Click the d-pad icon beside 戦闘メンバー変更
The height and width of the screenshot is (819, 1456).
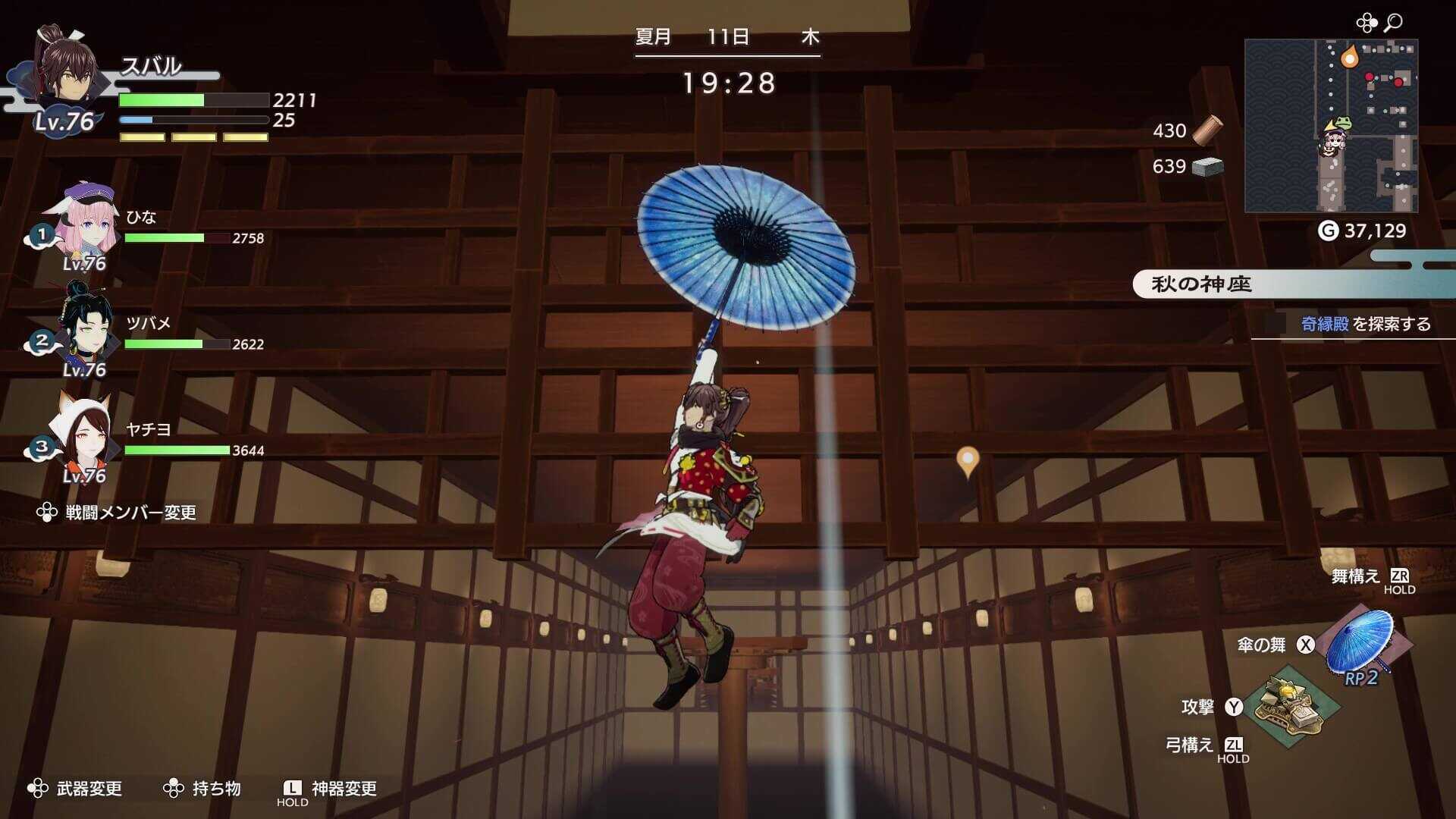tap(45, 512)
